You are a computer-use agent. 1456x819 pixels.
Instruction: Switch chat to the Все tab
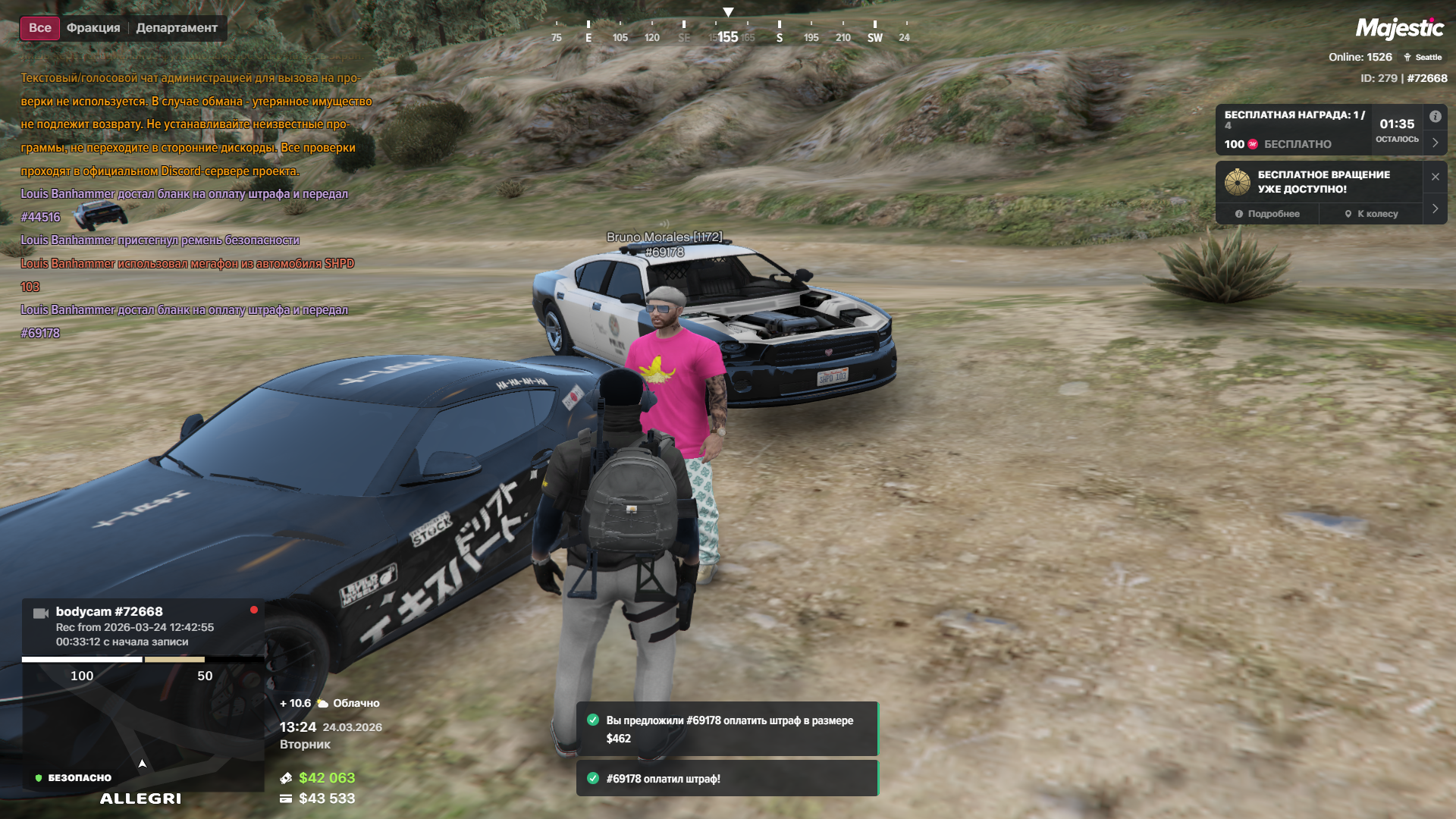coord(39,28)
